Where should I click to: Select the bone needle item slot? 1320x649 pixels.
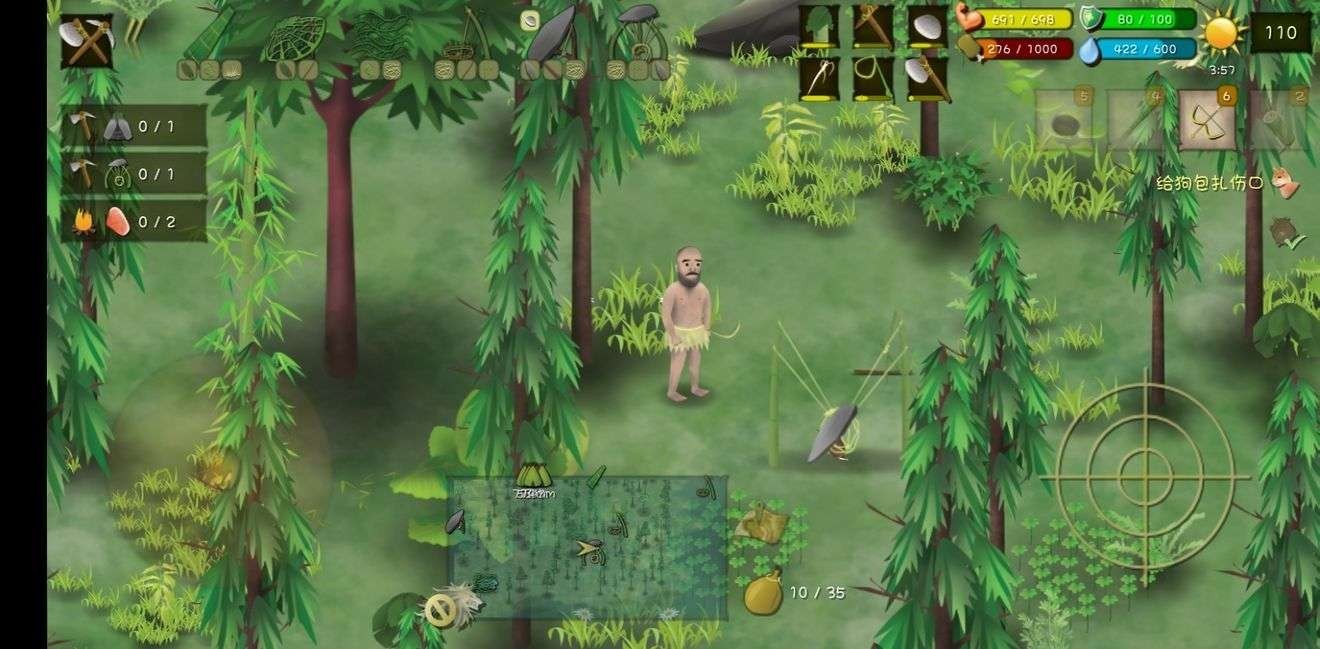point(819,79)
